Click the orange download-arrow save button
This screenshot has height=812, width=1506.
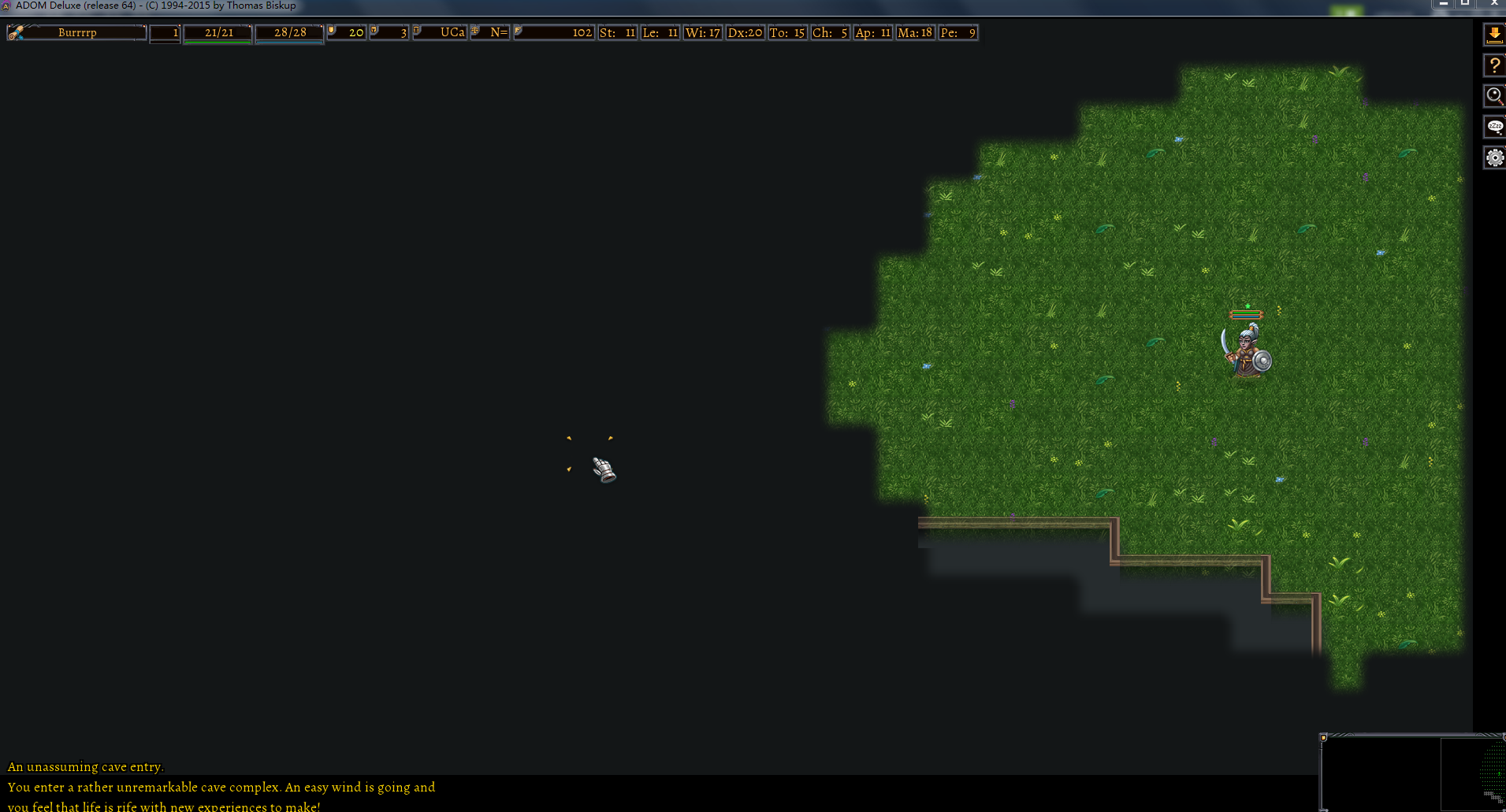coord(1494,34)
